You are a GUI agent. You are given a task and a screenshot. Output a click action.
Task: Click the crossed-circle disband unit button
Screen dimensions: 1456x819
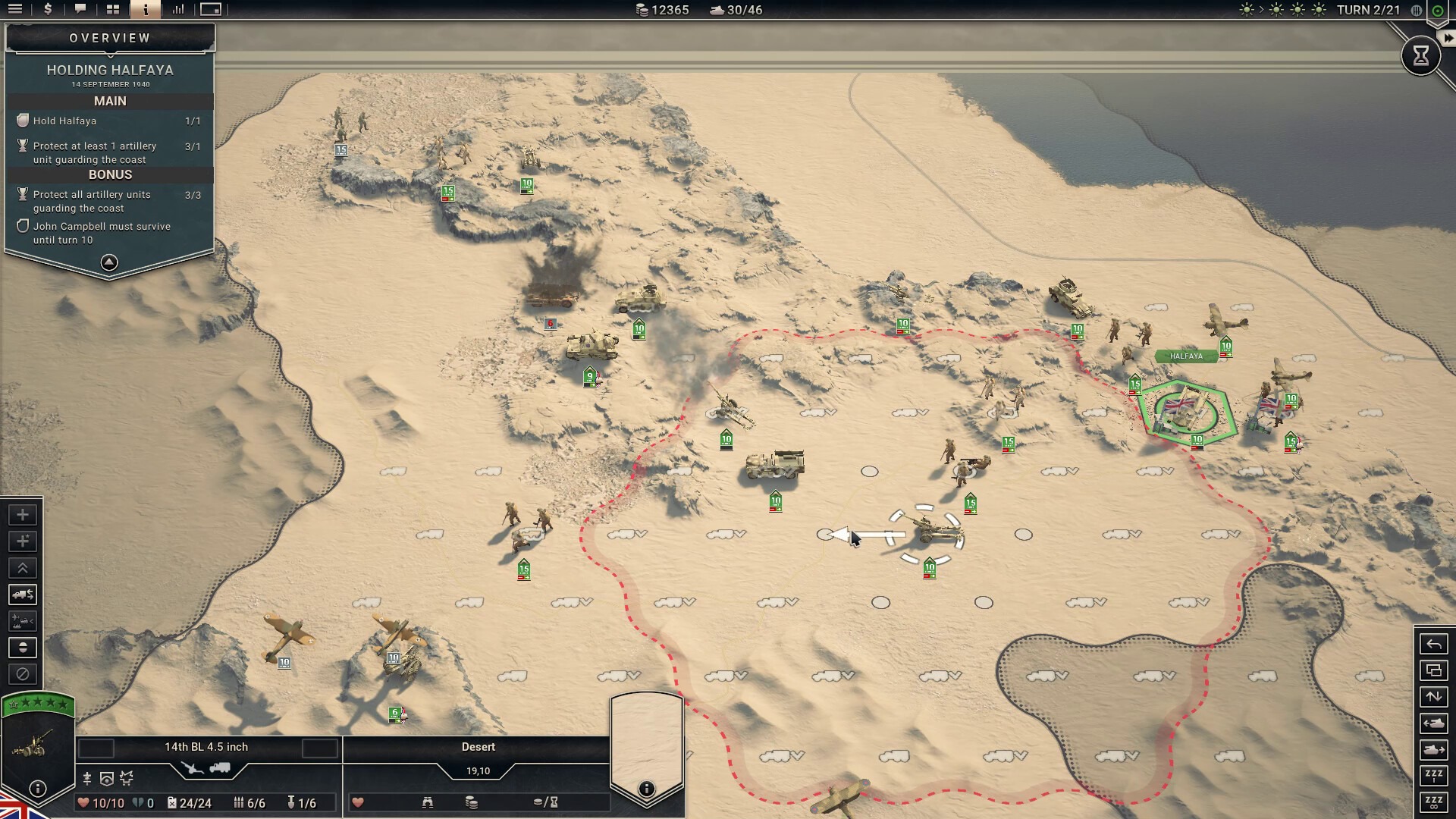23,673
